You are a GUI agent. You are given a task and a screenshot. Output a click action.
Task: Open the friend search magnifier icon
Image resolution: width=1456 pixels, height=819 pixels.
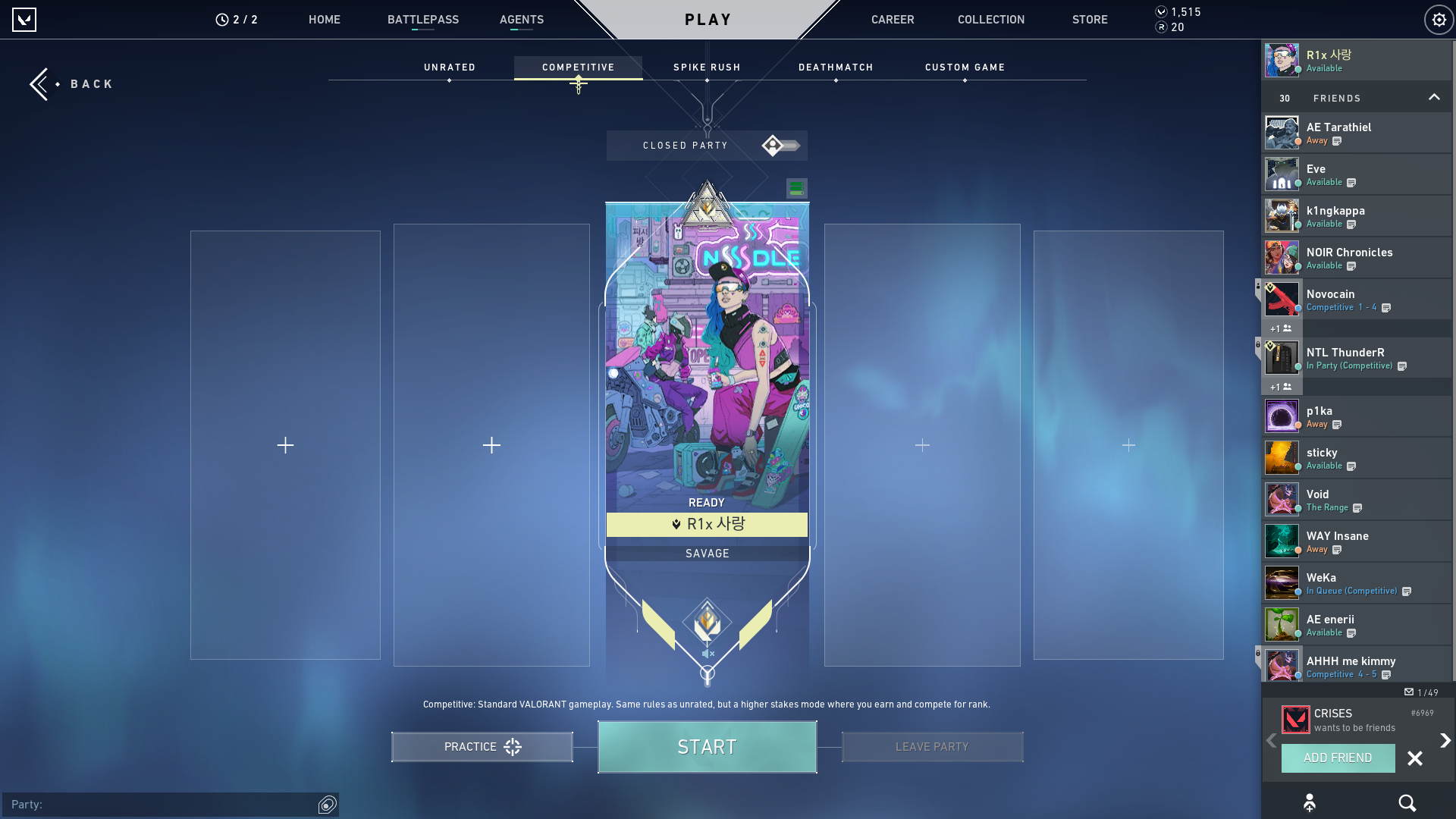coord(1407,802)
